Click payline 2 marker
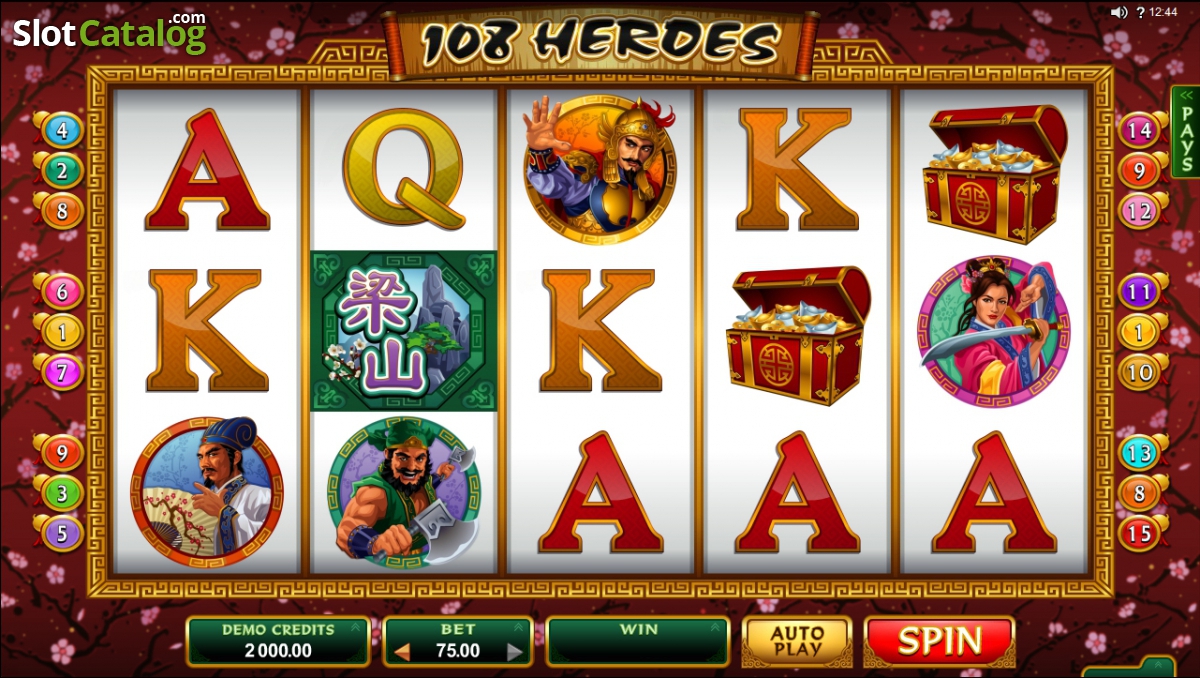Image resolution: width=1200 pixels, height=678 pixels. [x=62, y=170]
